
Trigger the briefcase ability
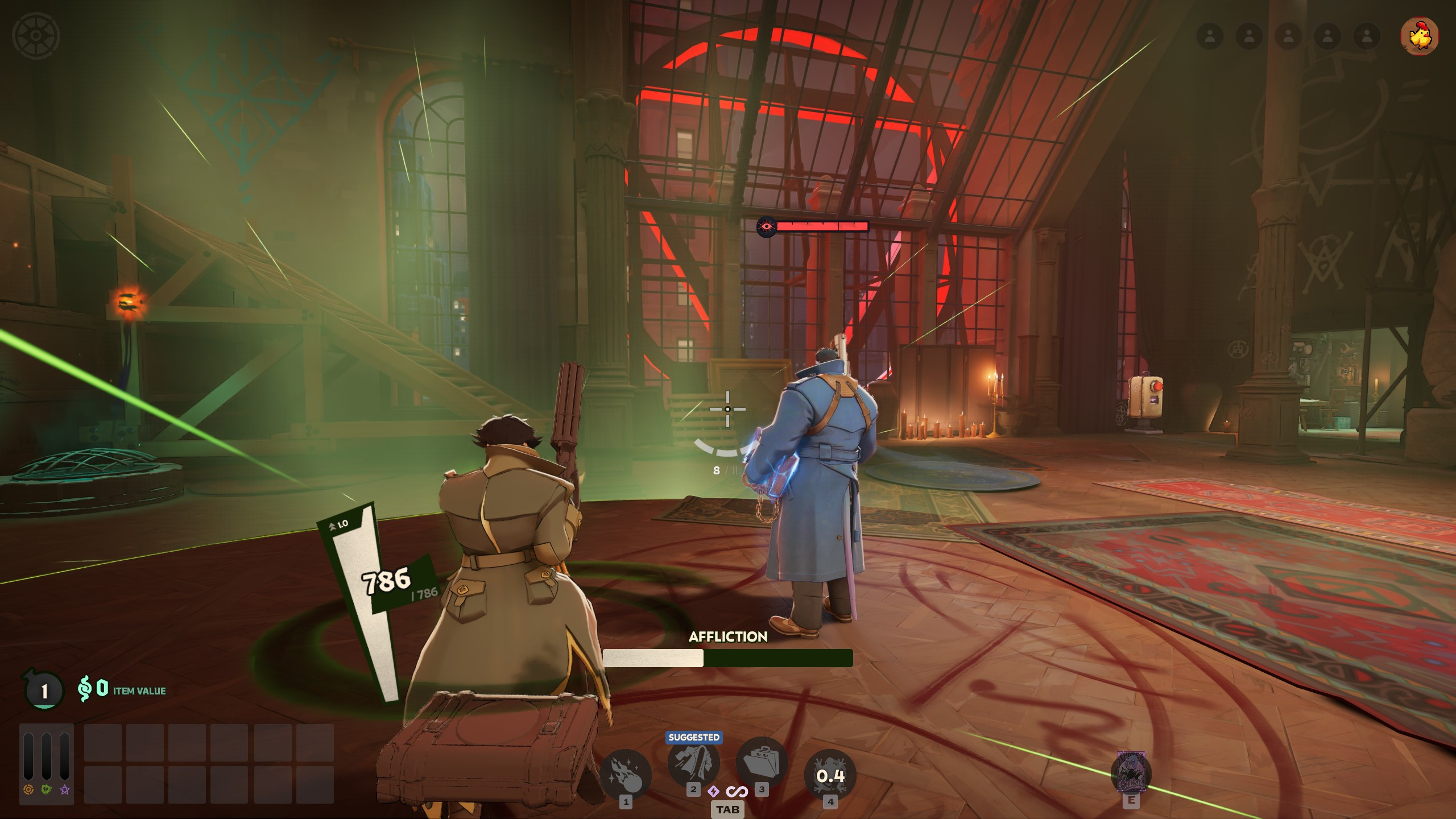tap(762, 762)
